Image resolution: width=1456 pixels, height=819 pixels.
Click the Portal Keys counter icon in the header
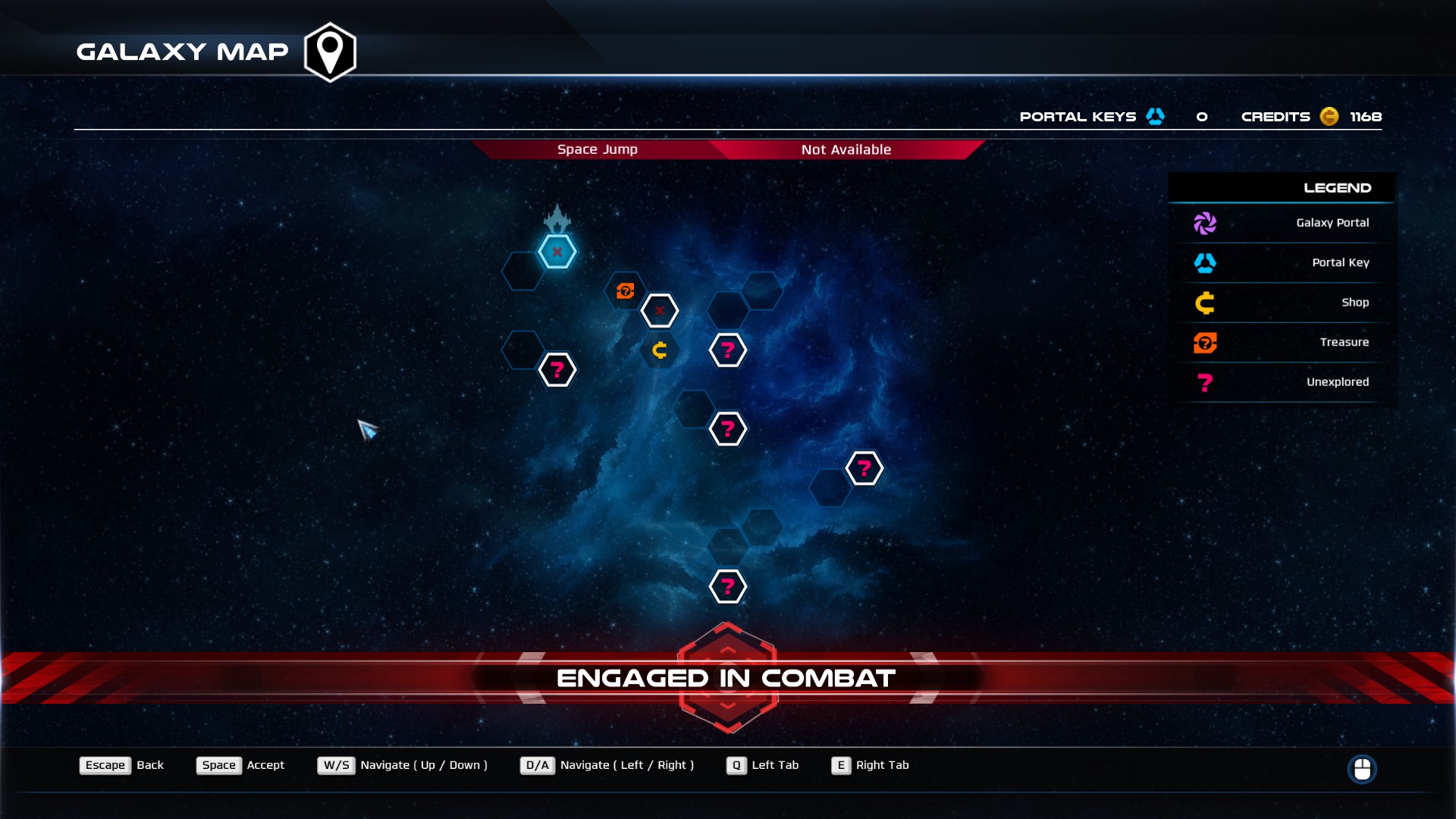[x=1155, y=116]
